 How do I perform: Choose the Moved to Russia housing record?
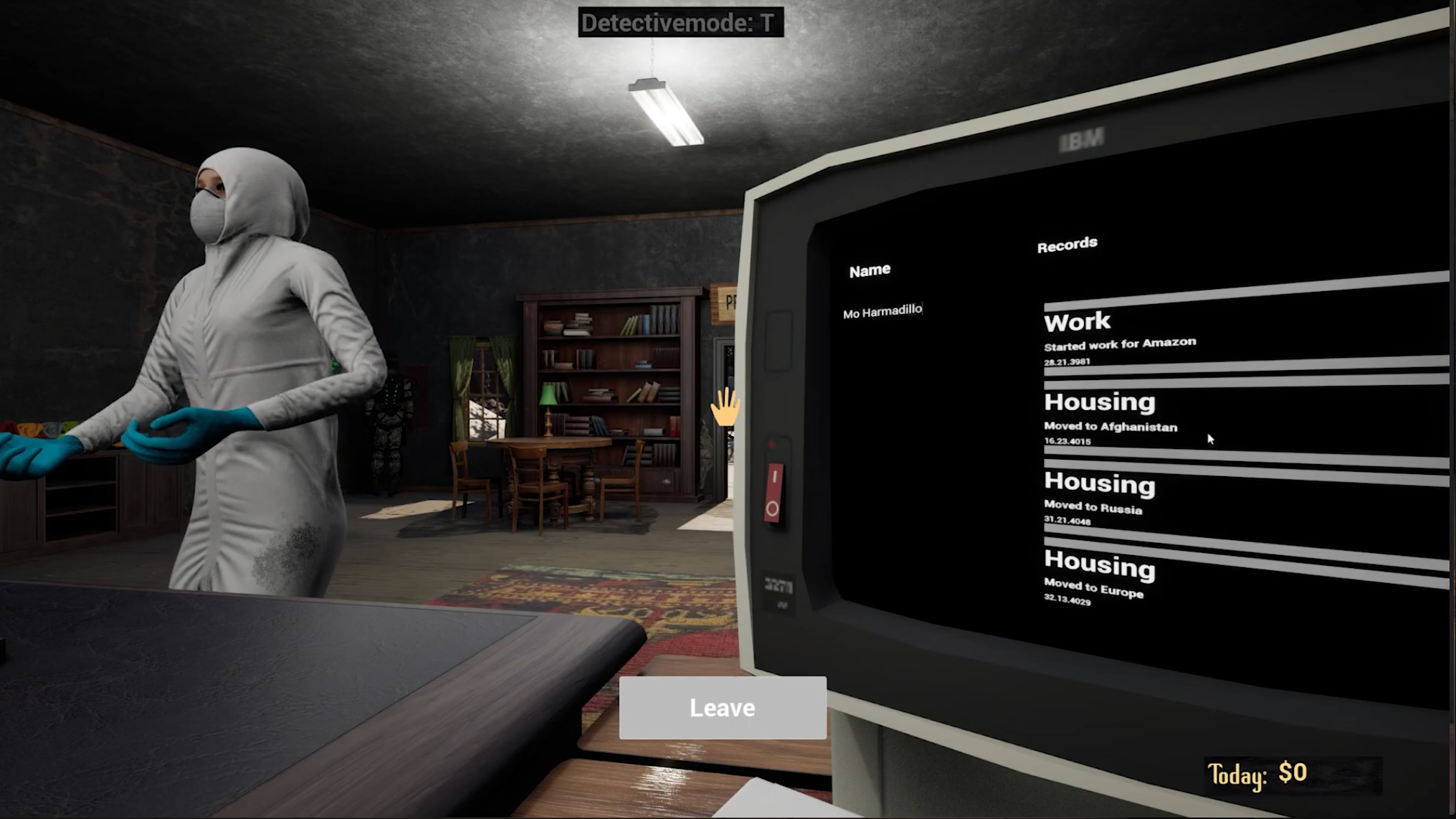[1099, 498]
